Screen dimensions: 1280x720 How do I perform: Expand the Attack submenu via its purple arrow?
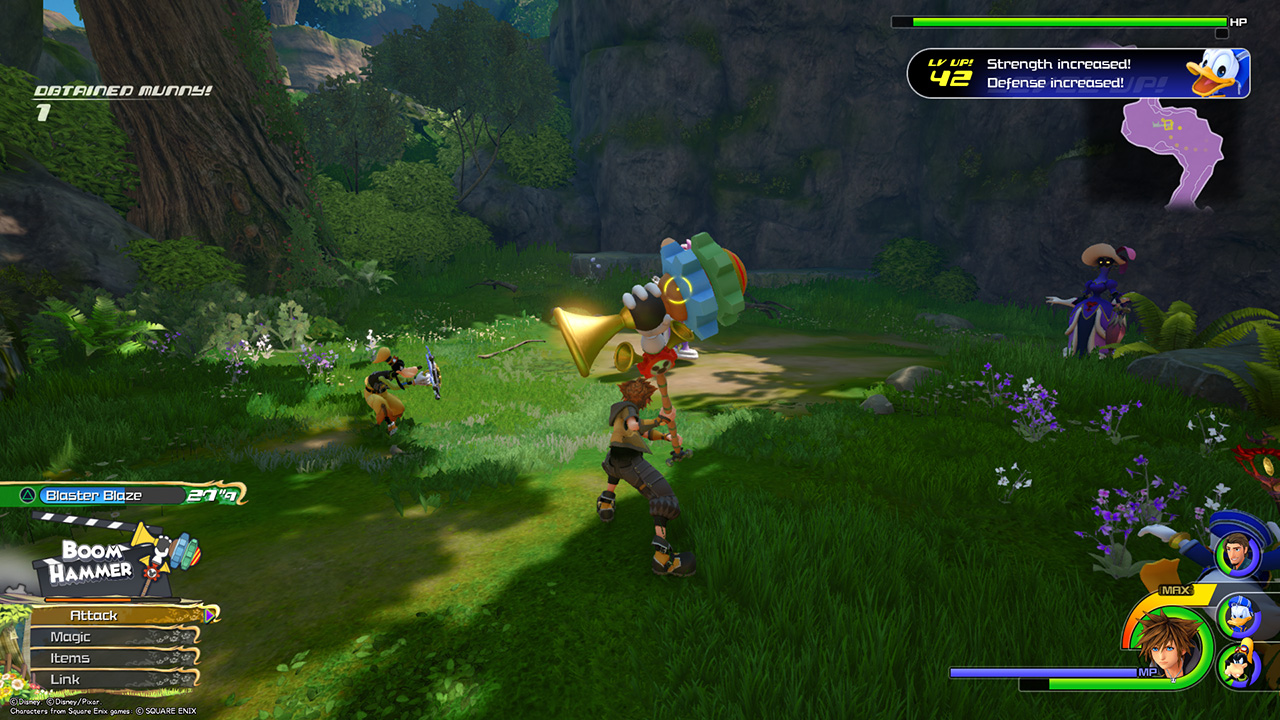pos(207,615)
